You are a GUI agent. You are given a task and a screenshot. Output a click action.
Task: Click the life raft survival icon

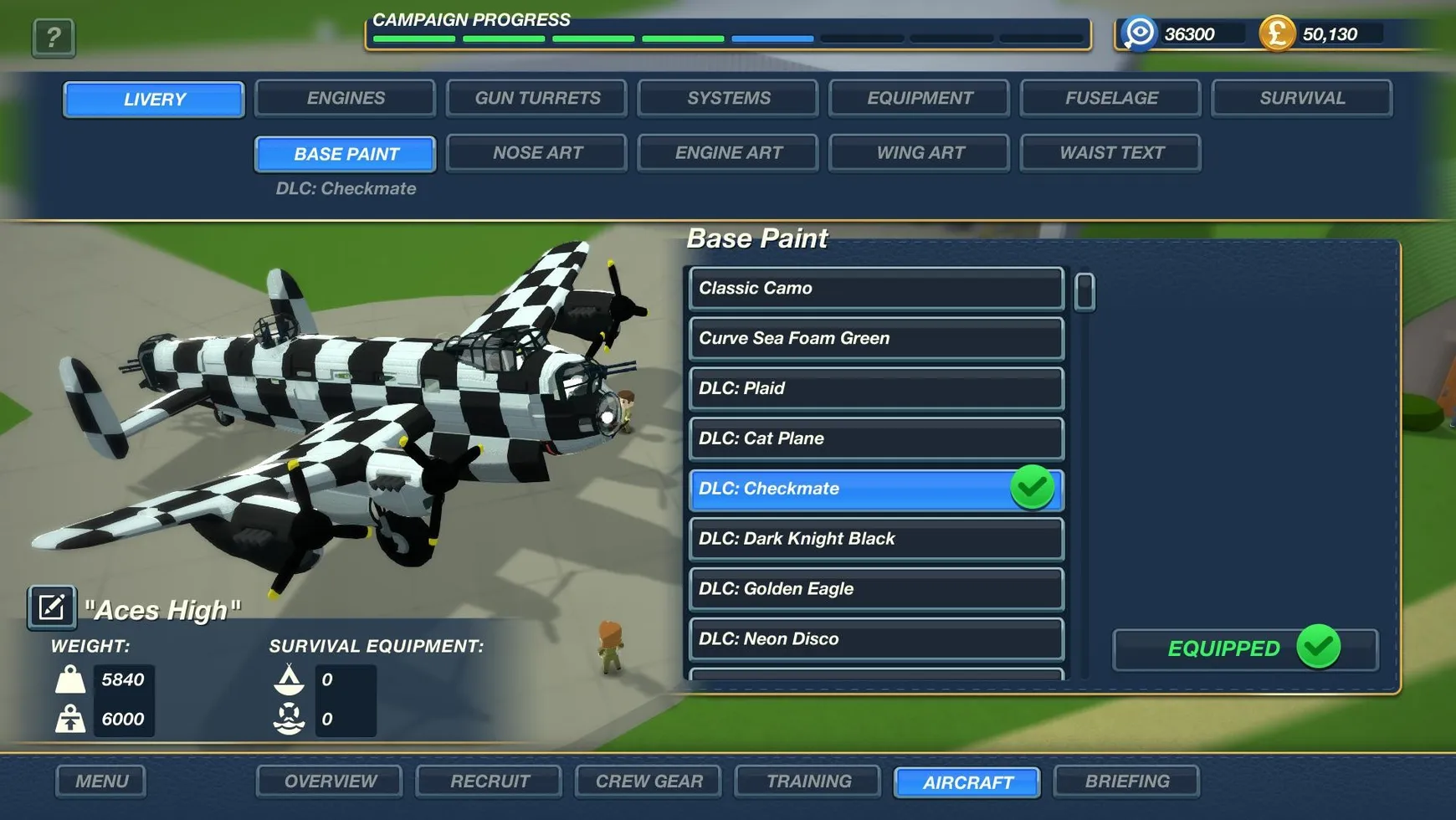pyautogui.click(x=289, y=719)
